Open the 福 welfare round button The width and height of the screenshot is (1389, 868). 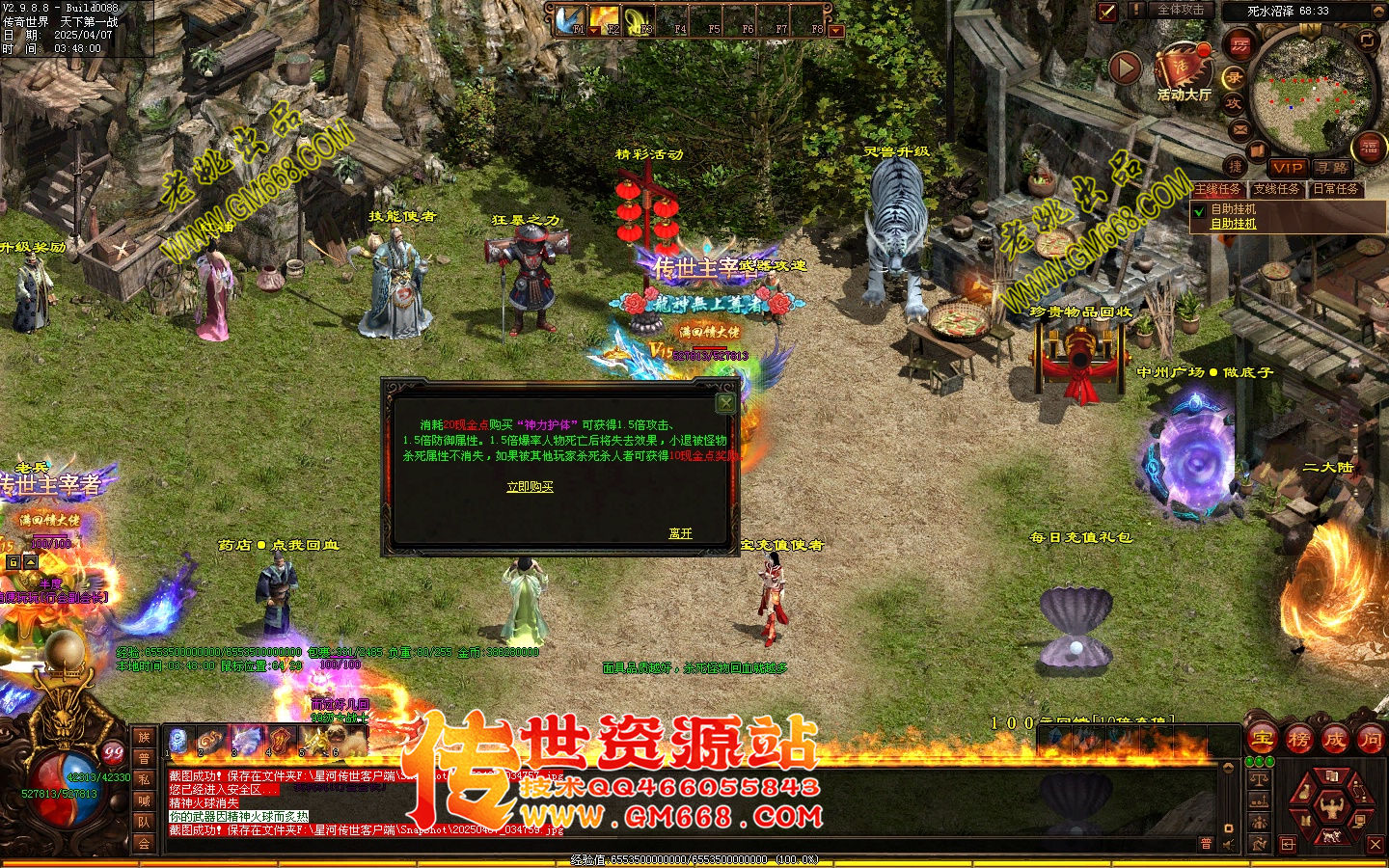1370,148
